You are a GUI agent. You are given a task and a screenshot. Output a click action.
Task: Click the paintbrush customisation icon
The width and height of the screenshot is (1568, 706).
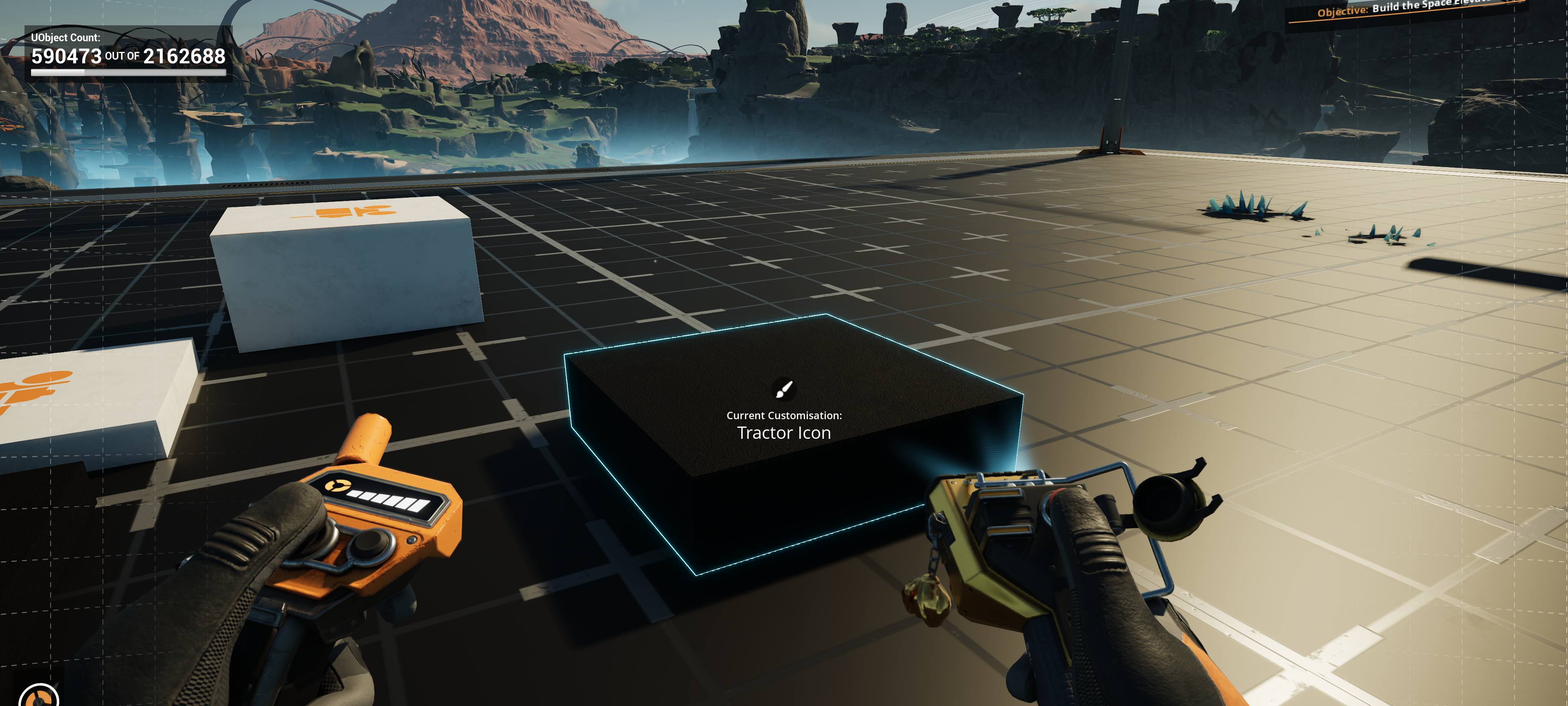pyautogui.click(x=783, y=388)
